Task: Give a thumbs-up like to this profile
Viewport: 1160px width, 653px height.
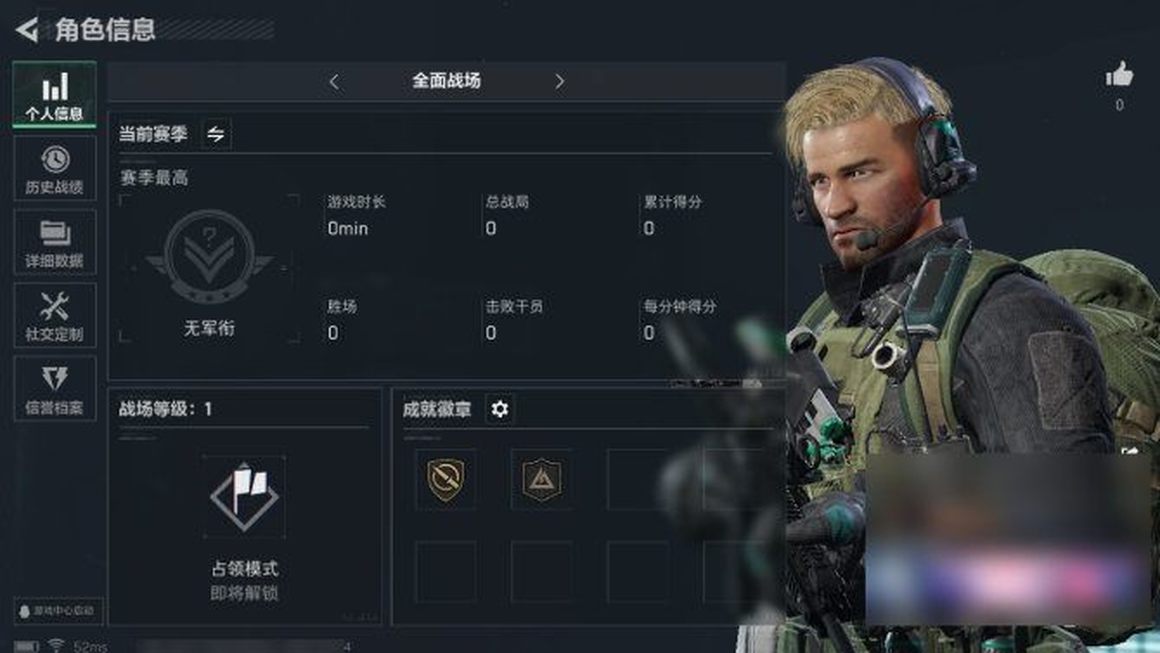Action: pos(1119,75)
